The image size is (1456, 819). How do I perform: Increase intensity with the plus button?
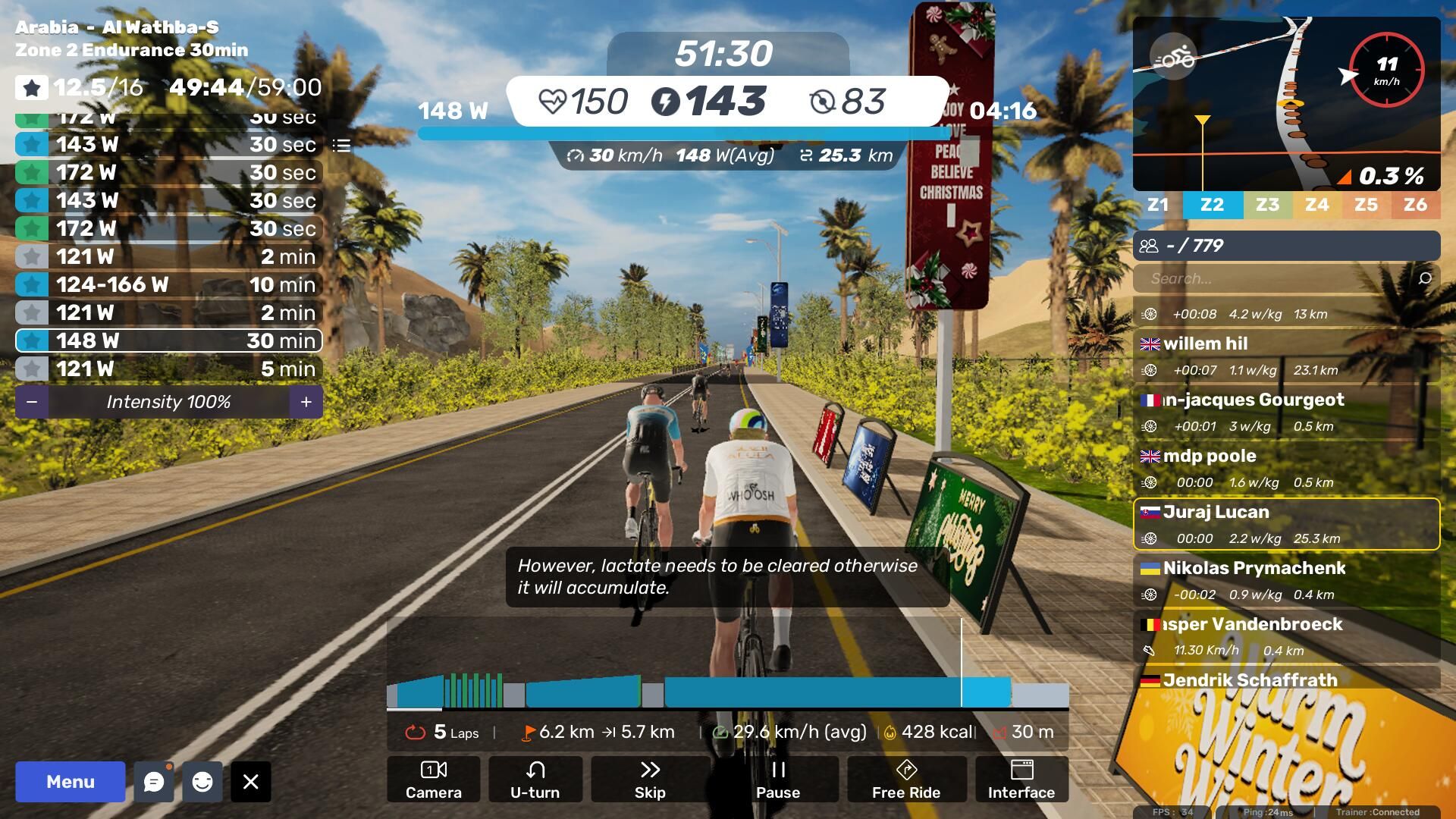[306, 402]
